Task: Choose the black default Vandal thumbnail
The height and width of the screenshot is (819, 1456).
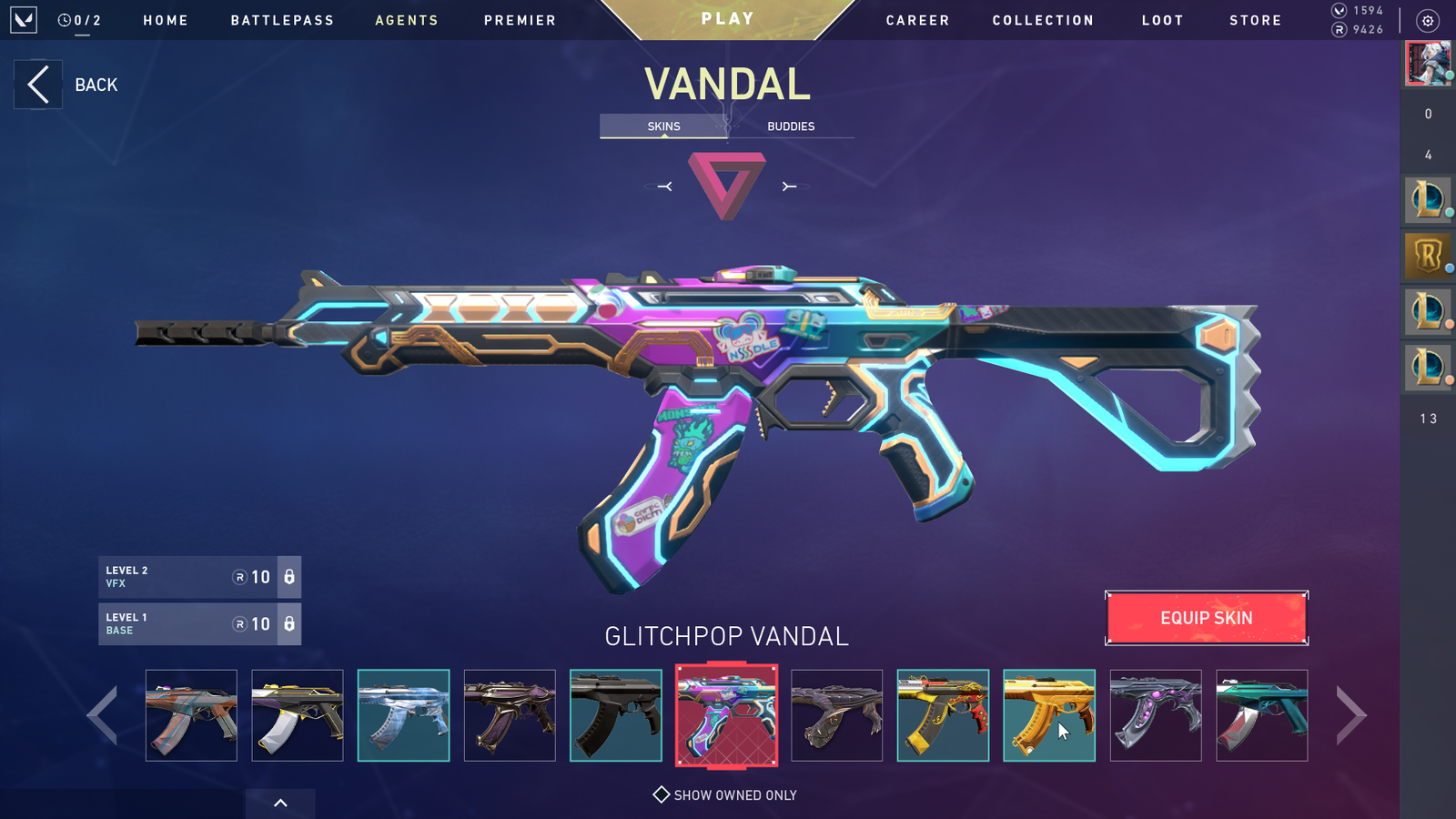Action: click(615, 715)
